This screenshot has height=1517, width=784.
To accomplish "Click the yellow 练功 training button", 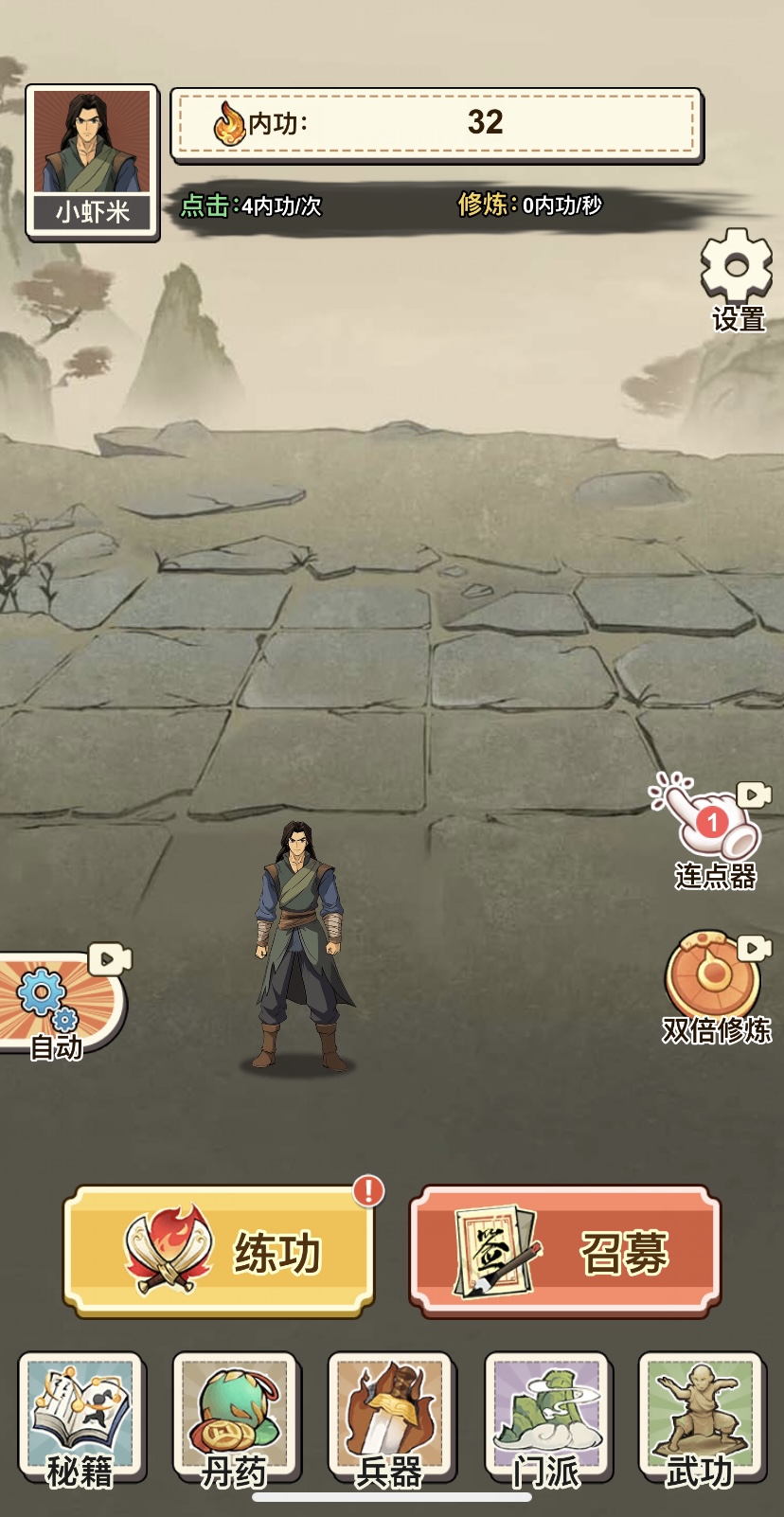I will click(x=219, y=1251).
